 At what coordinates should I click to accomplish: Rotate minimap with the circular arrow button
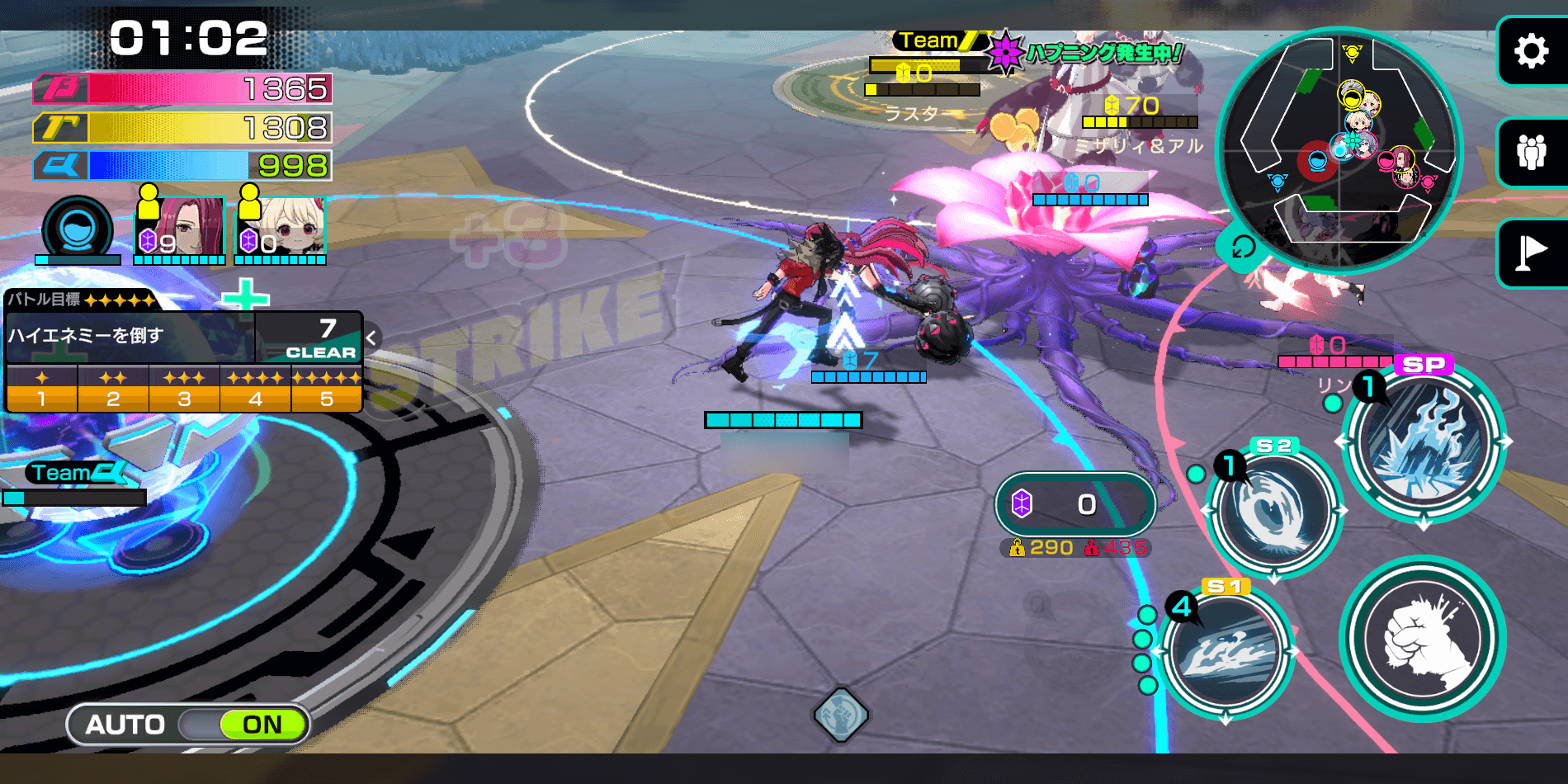tap(1242, 247)
